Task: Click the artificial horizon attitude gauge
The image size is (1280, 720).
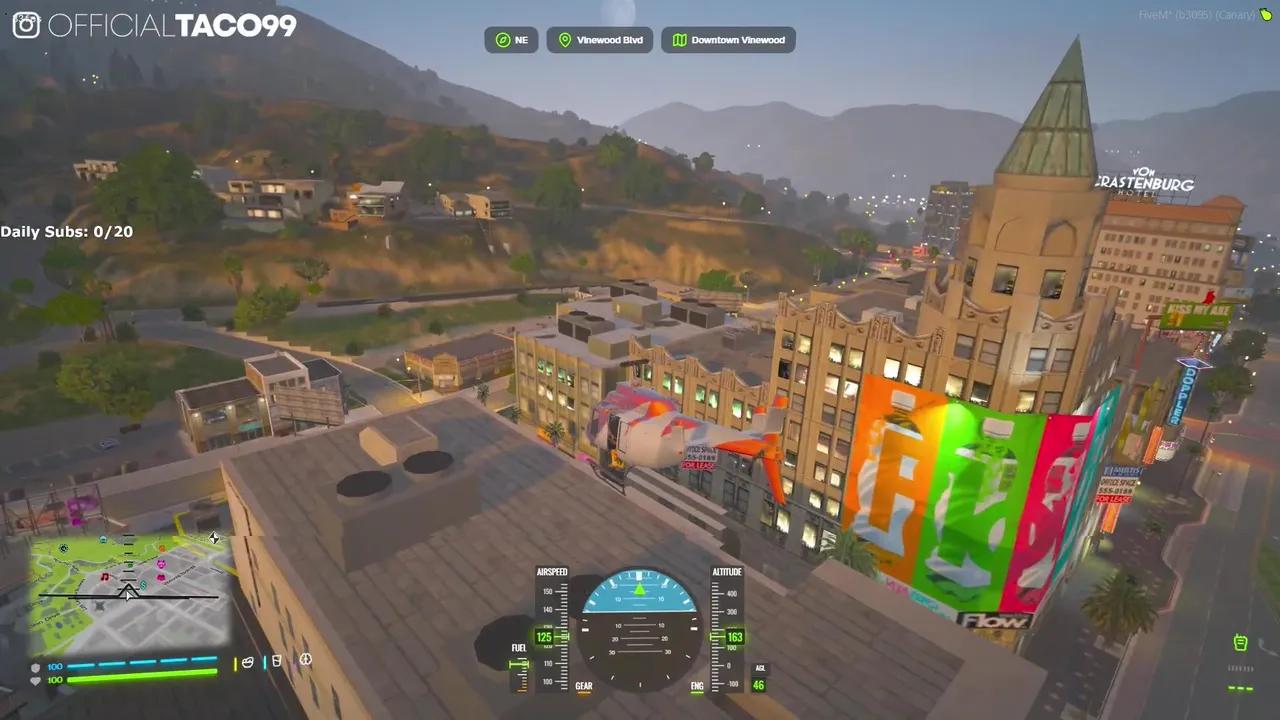Action: point(639,627)
